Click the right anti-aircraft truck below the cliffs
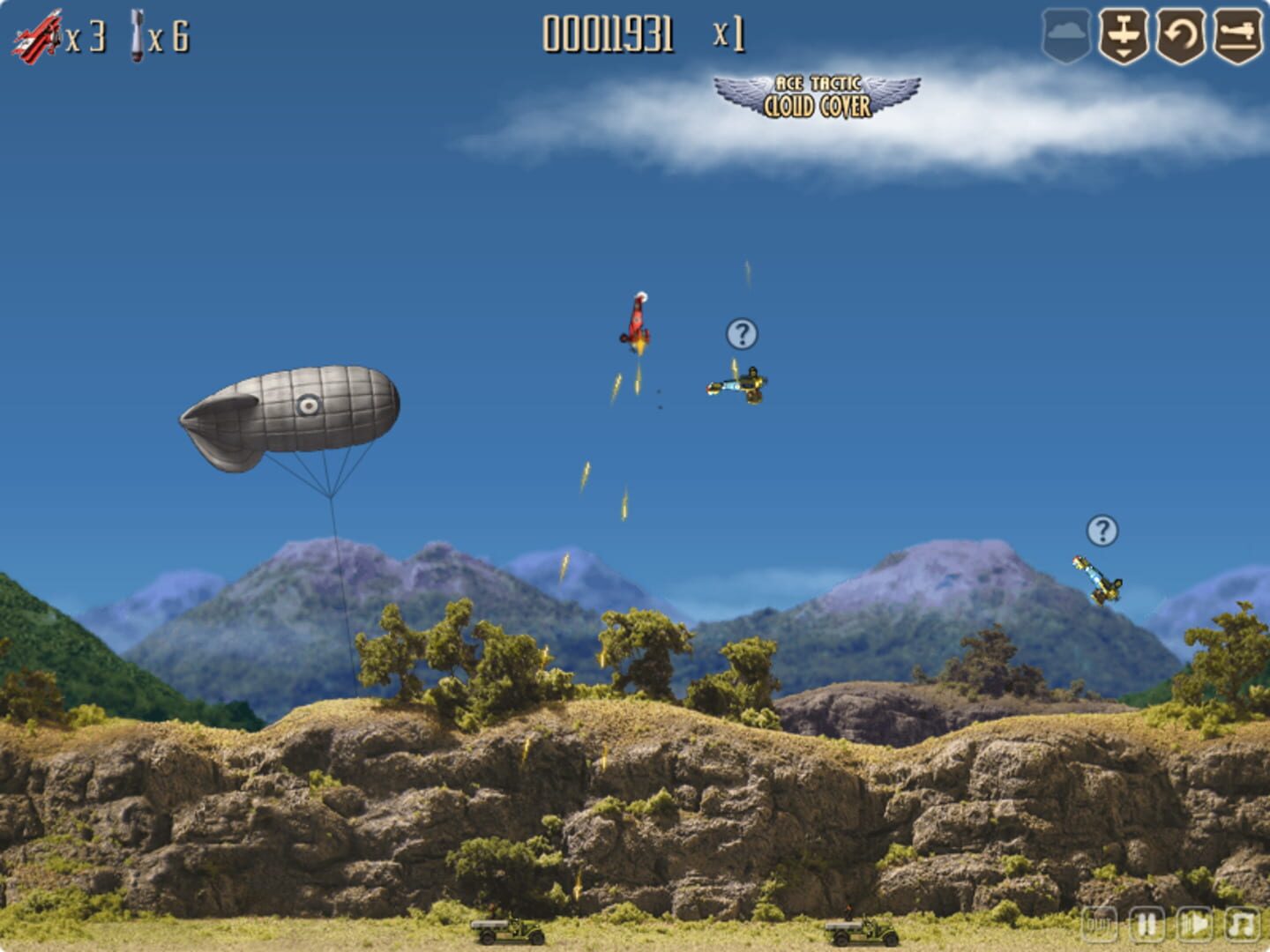1270x952 pixels. click(860, 933)
